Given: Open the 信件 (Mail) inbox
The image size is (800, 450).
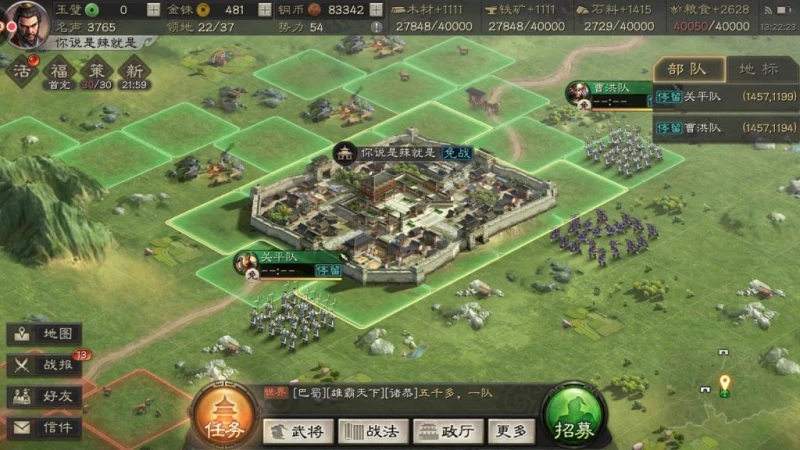Looking at the screenshot, I should tap(45, 427).
